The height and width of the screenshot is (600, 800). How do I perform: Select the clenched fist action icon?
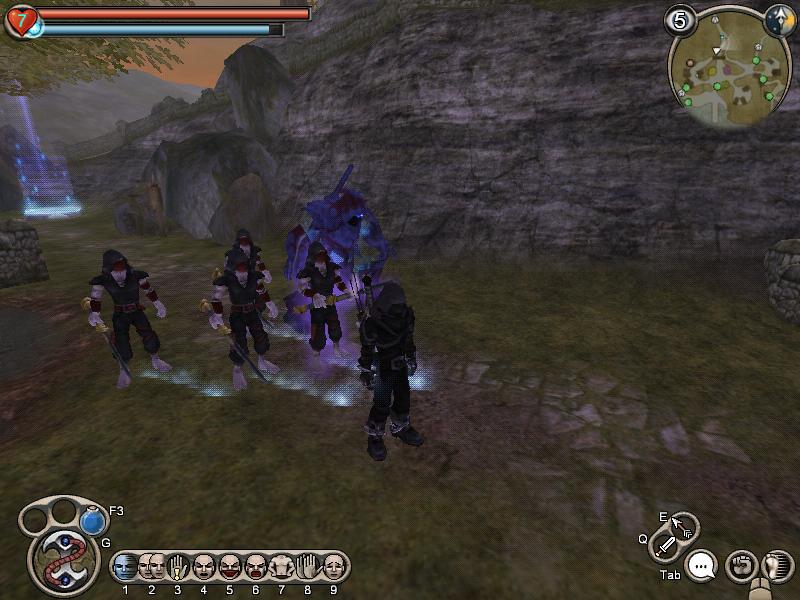[740, 565]
